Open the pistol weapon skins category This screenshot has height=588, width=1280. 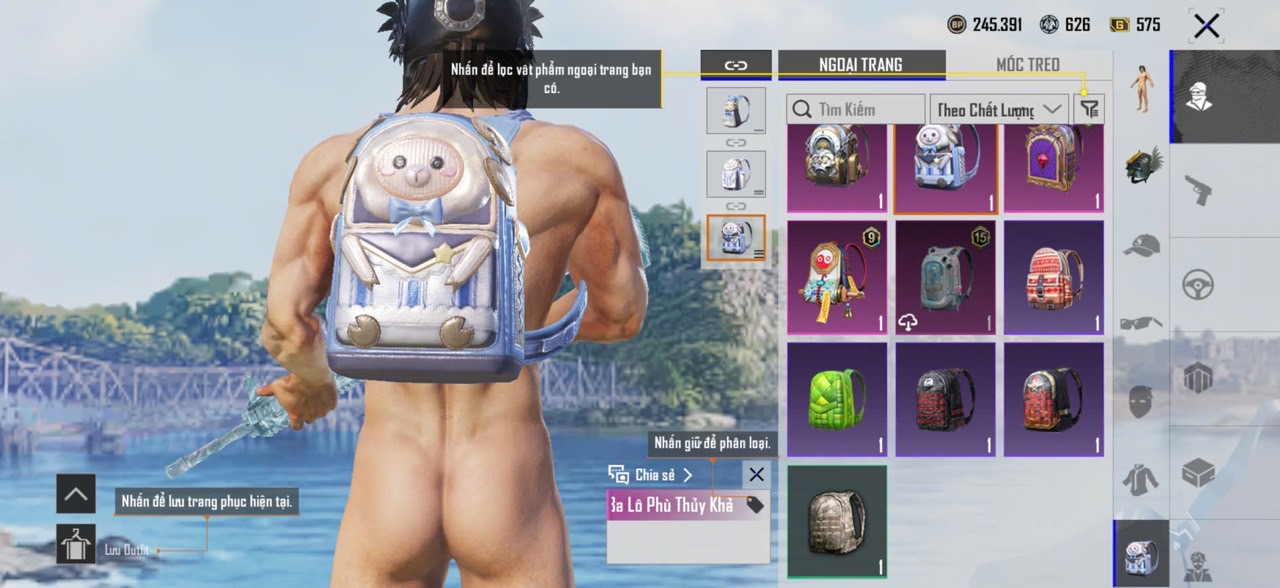click(1198, 190)
